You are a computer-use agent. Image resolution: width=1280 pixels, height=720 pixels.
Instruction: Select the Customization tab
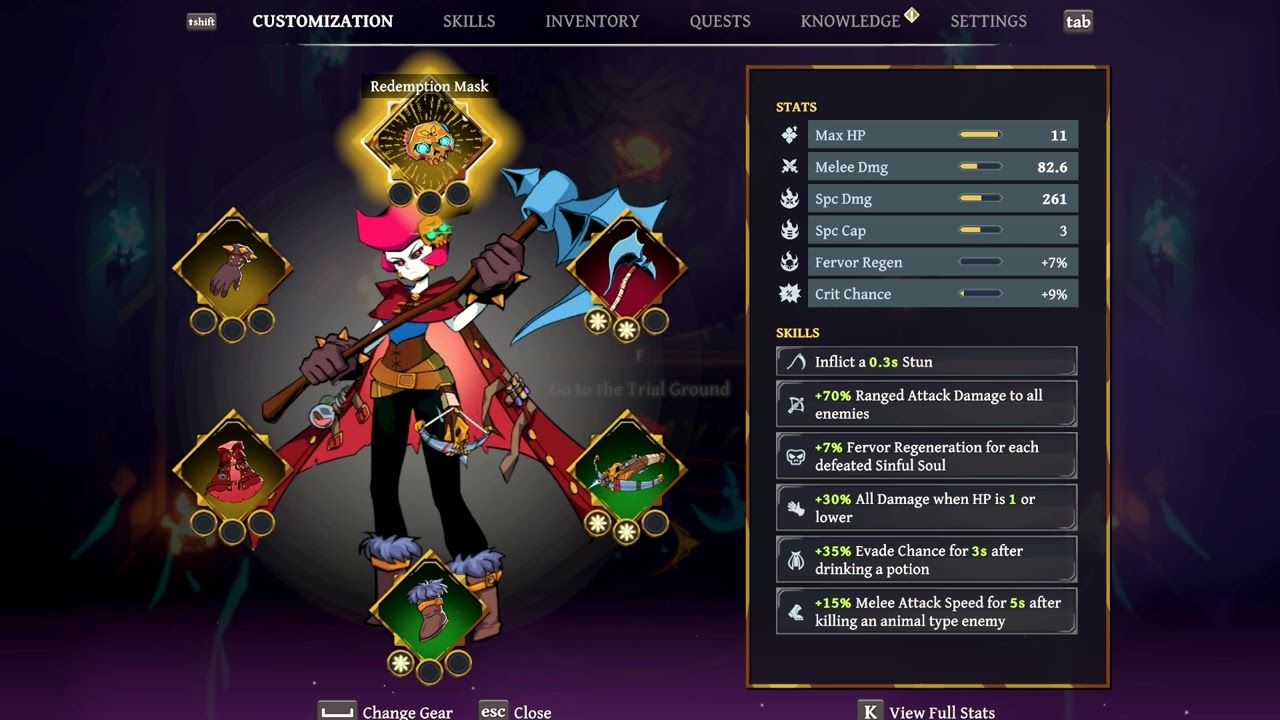(x=322, y=21)
